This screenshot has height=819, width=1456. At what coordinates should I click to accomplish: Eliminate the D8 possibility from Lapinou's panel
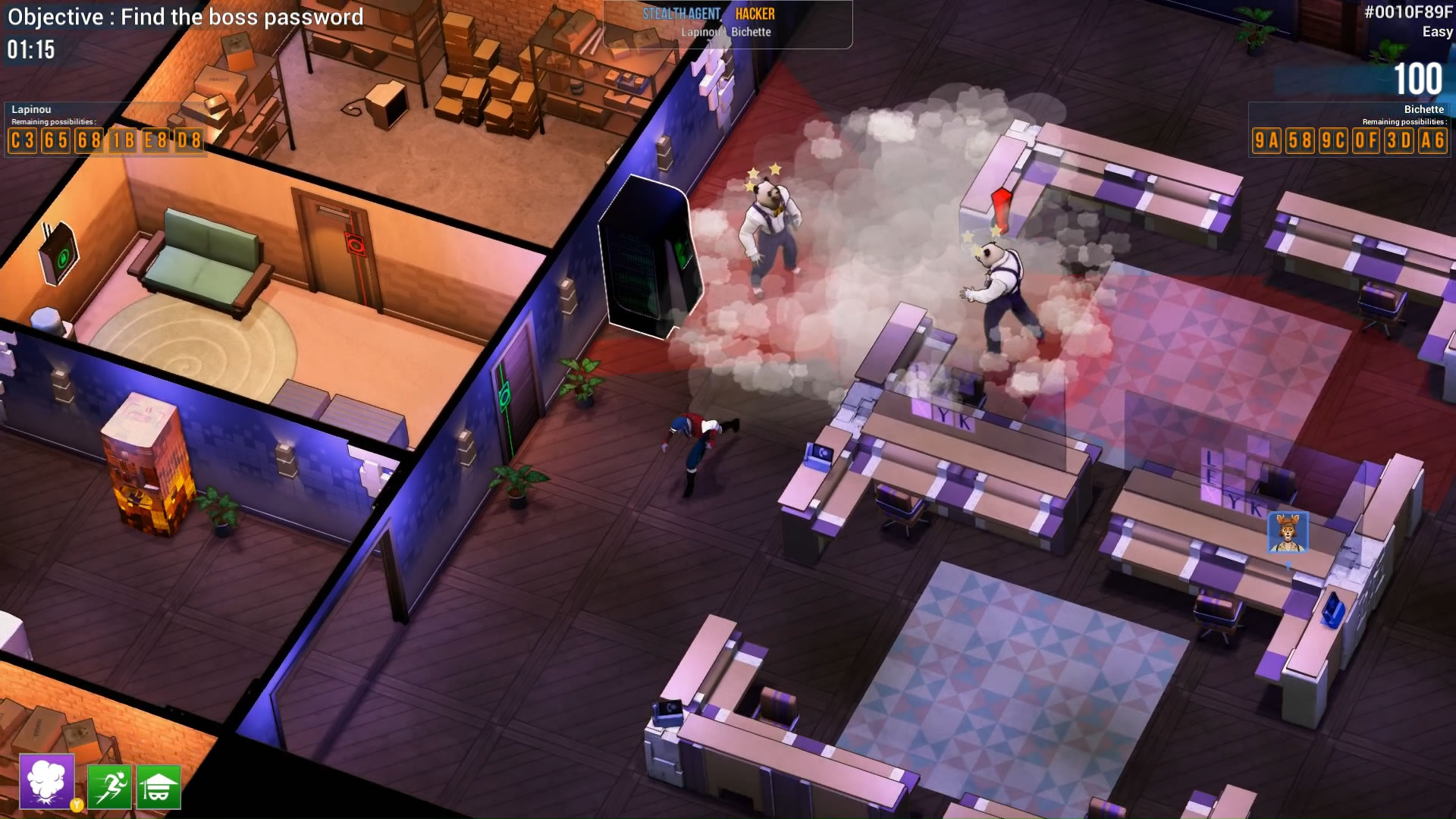click(x=190, y=140)
